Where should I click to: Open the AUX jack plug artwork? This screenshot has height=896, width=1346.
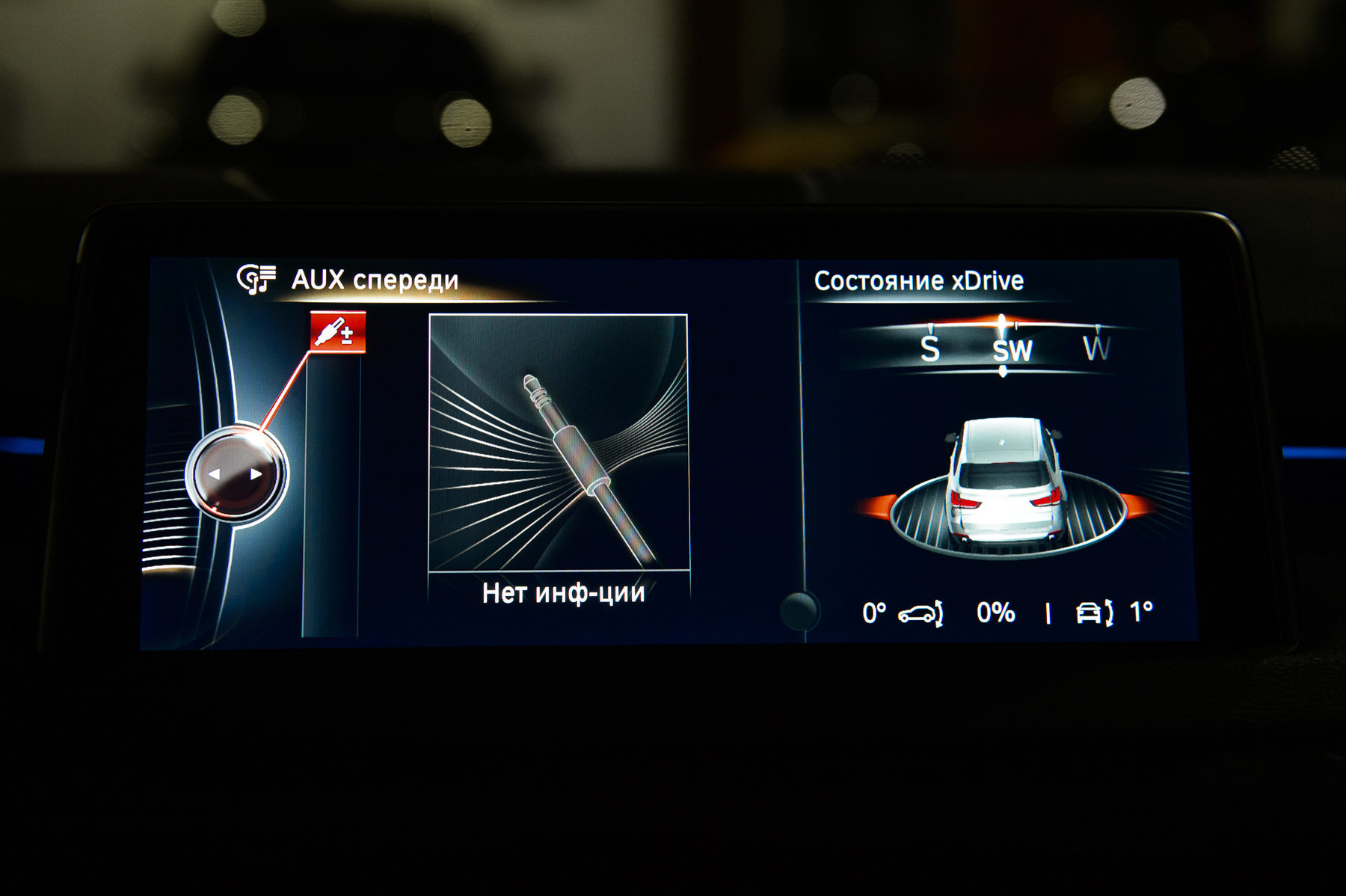point(559,442)
